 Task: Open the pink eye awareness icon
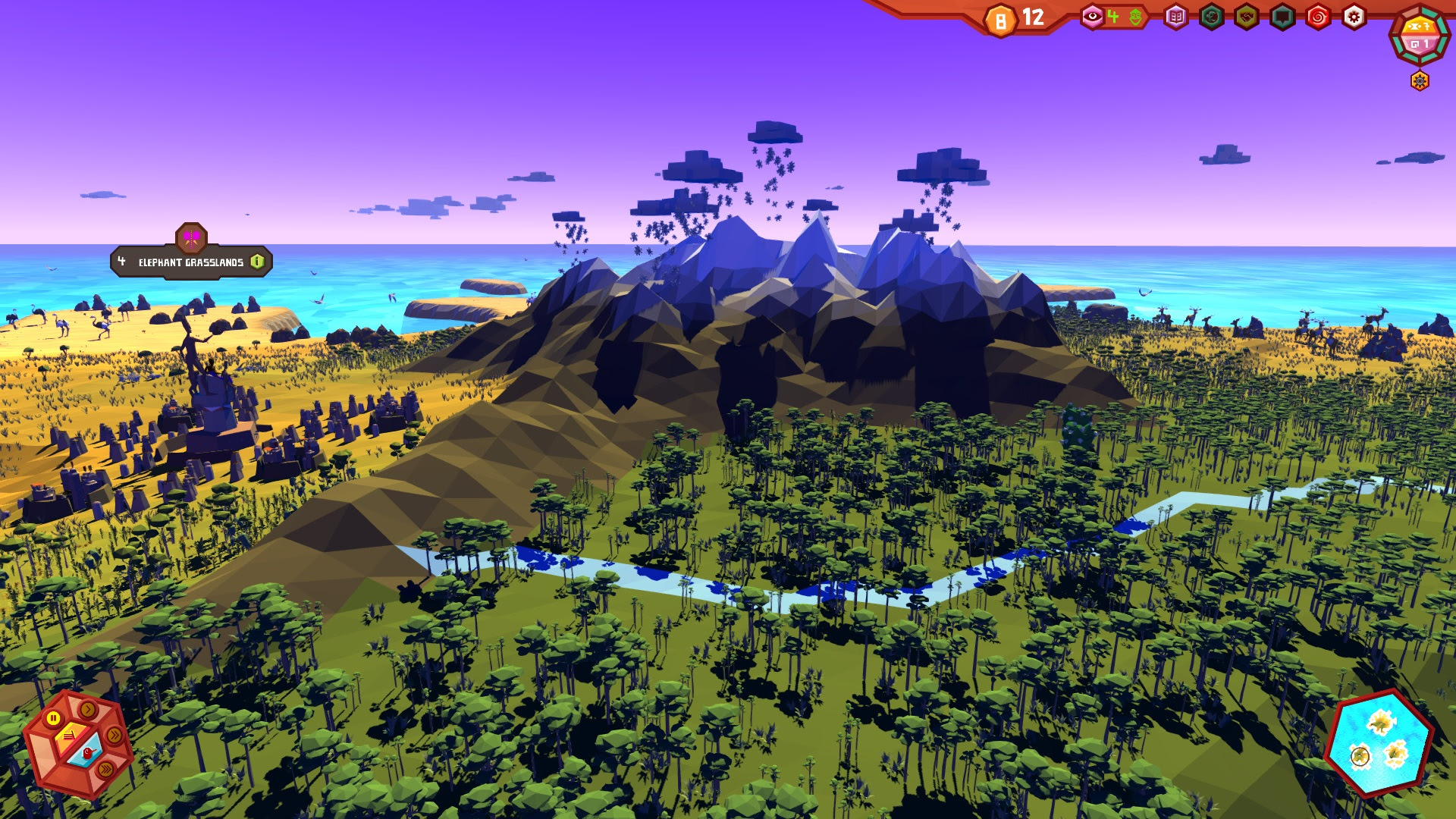click(1092, 17)
